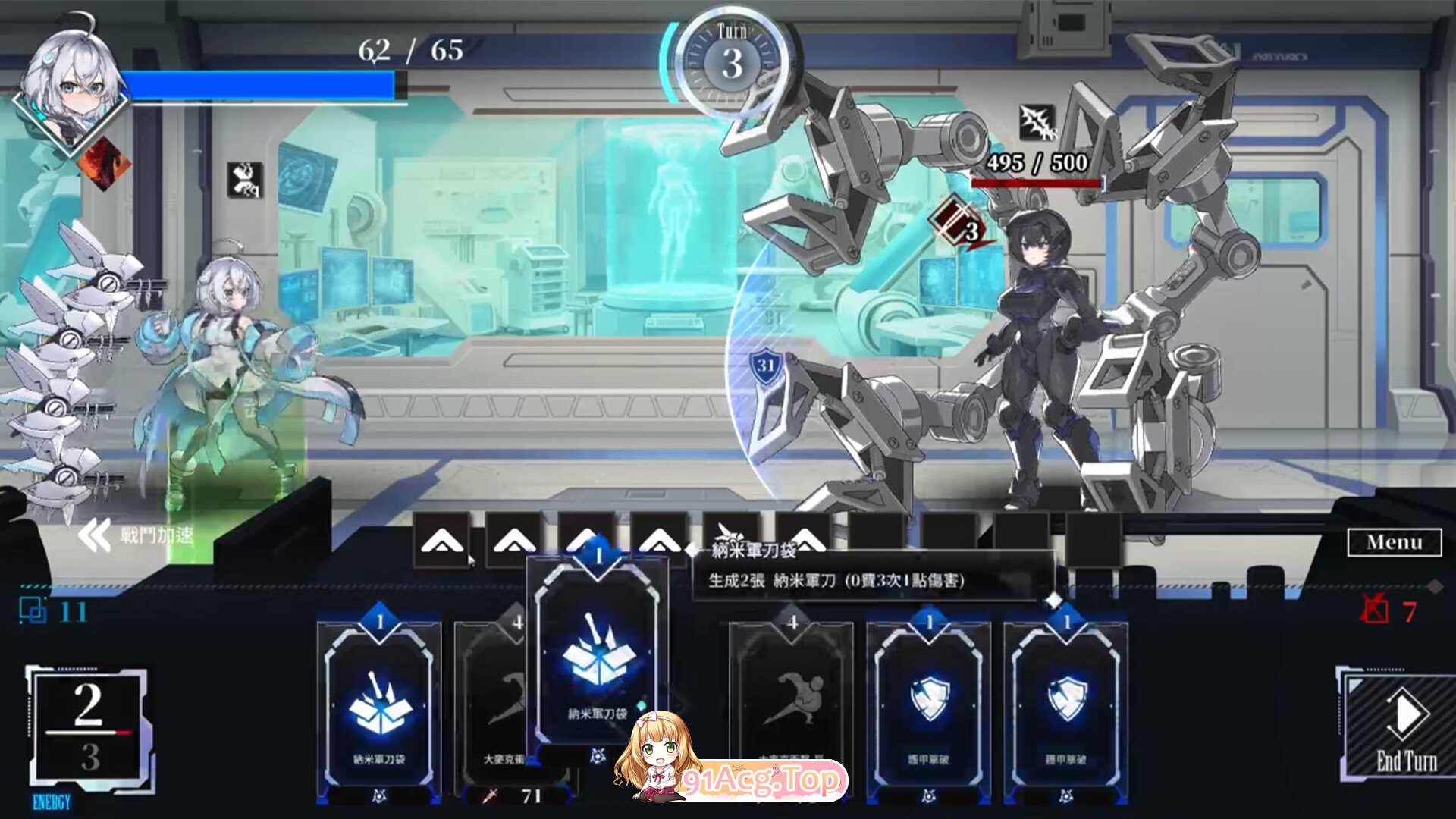Toggle 戰鬥加速 battle speed-up
Screen dimensions: 1456x819
coord(136,535)
